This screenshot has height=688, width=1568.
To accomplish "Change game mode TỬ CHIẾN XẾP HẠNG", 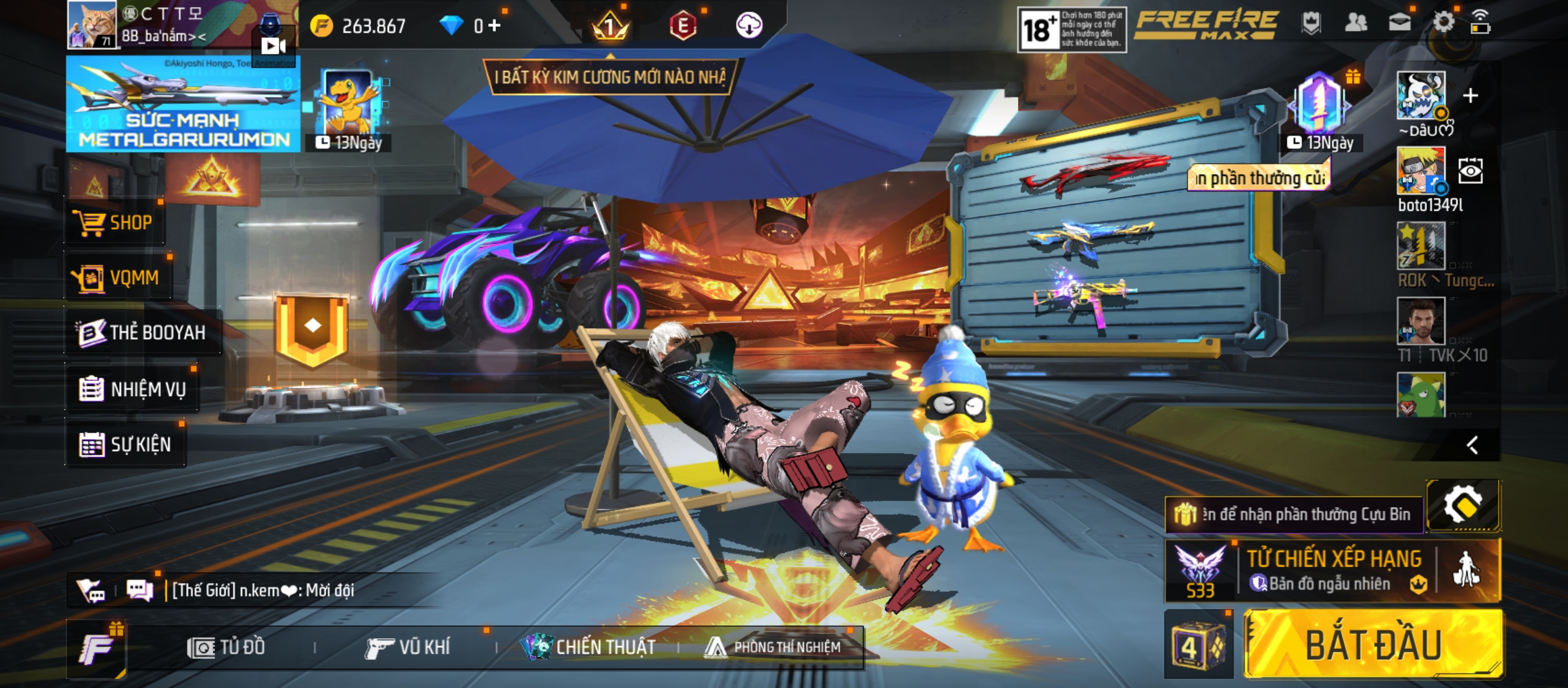I will (1332, 570).
